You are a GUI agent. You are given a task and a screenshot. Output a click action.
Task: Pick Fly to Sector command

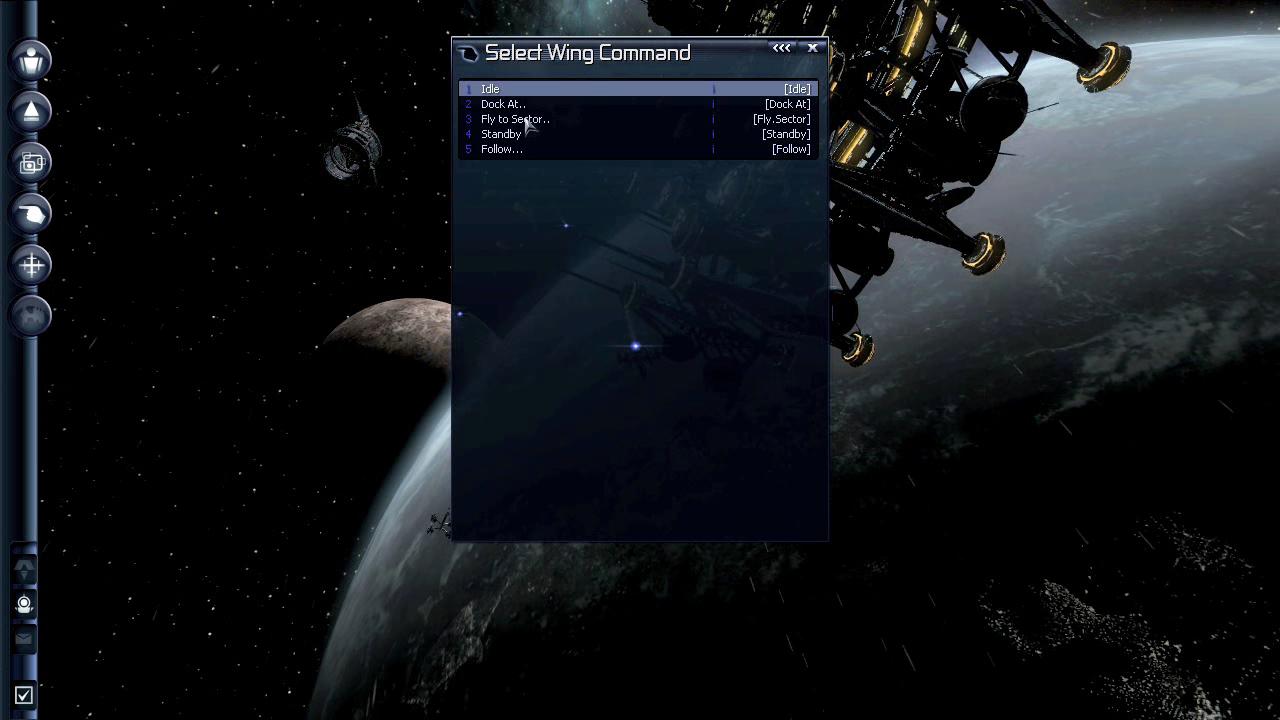(514, 119)
